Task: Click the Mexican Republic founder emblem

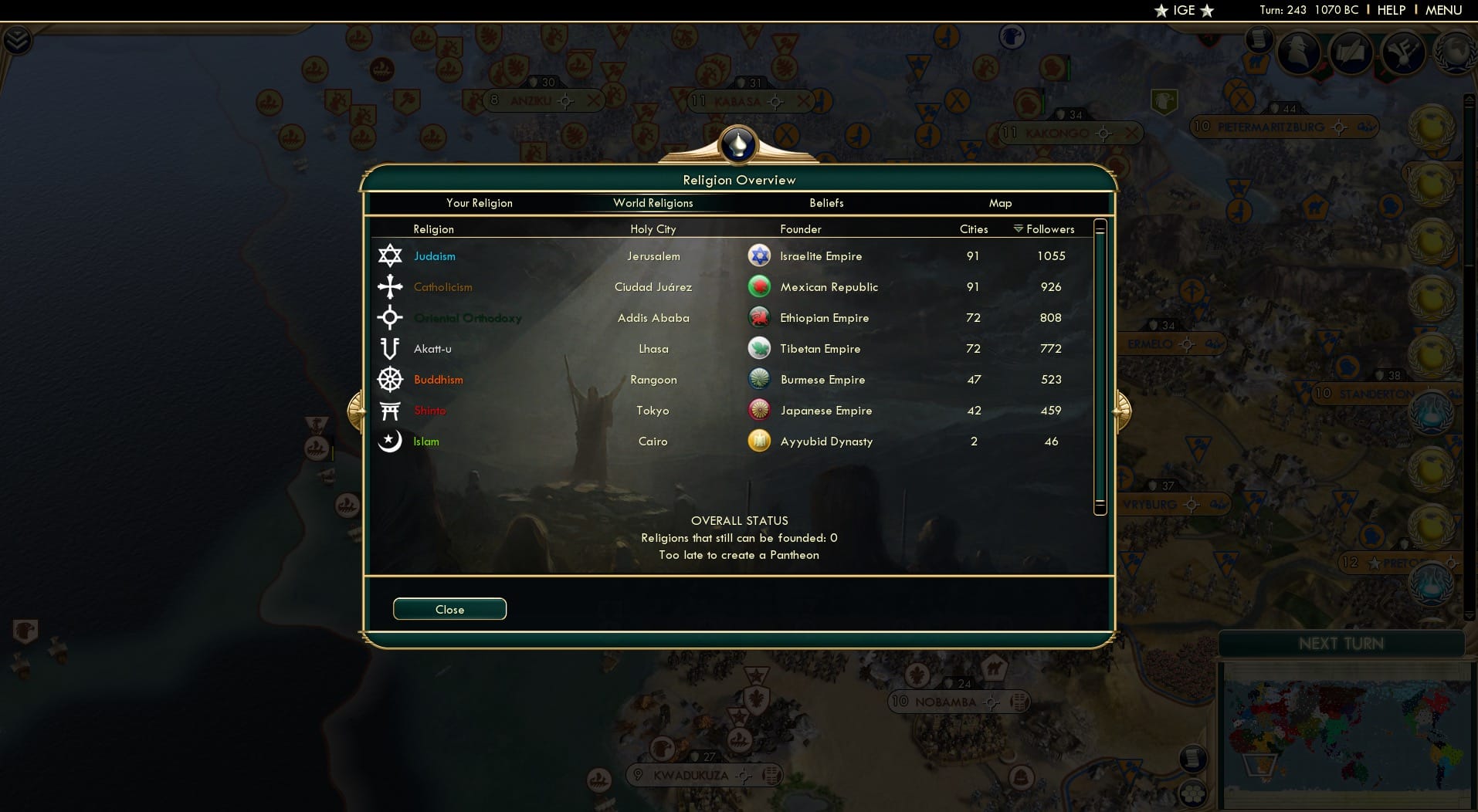Action: tap(760, 286)
